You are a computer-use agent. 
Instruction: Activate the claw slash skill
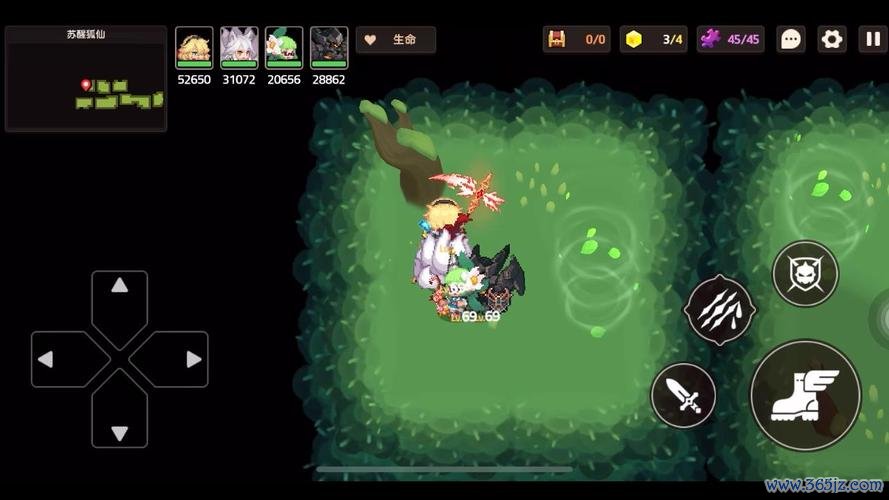pos(719,310)
